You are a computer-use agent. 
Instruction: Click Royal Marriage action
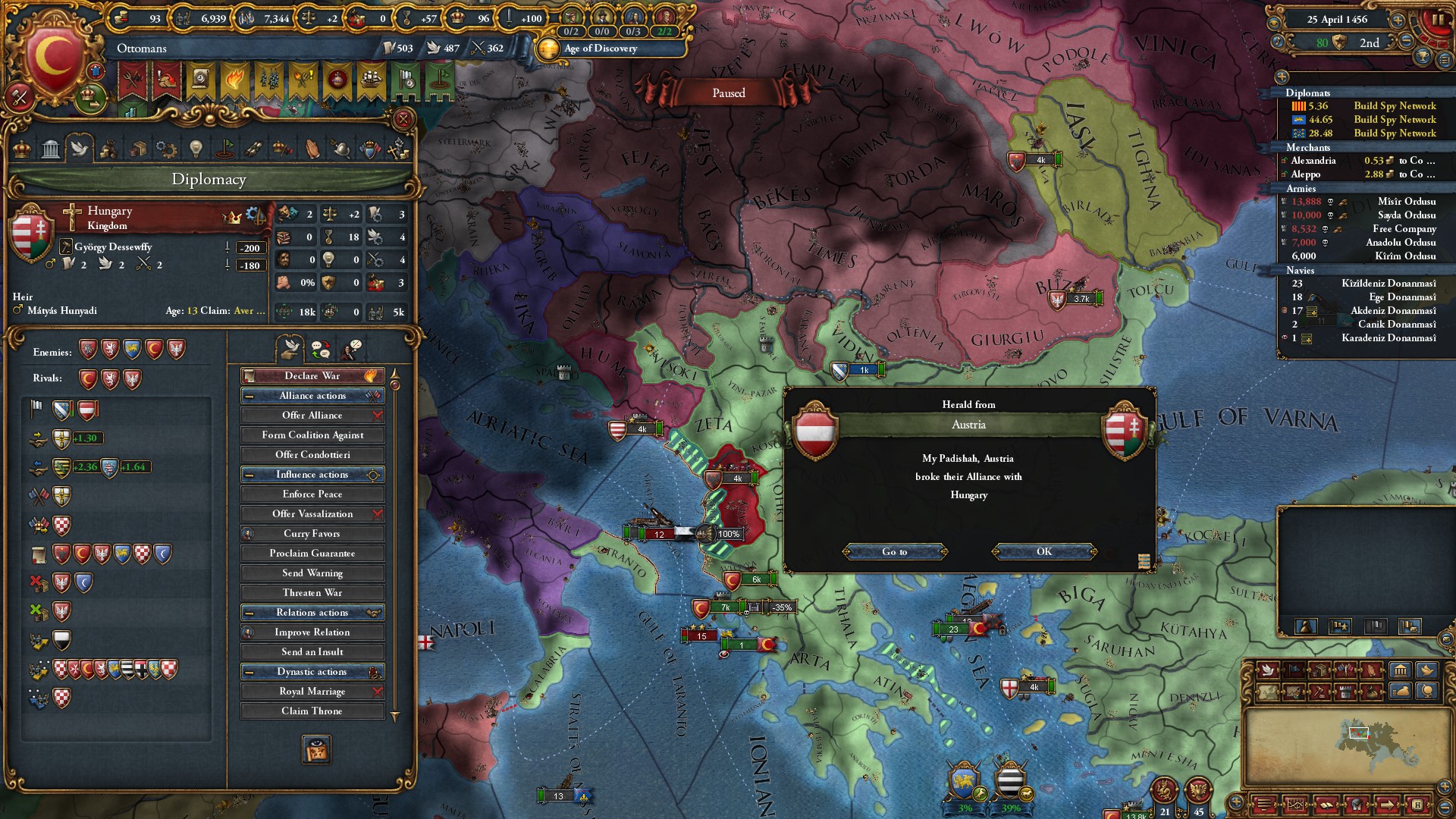coord(312,691)
